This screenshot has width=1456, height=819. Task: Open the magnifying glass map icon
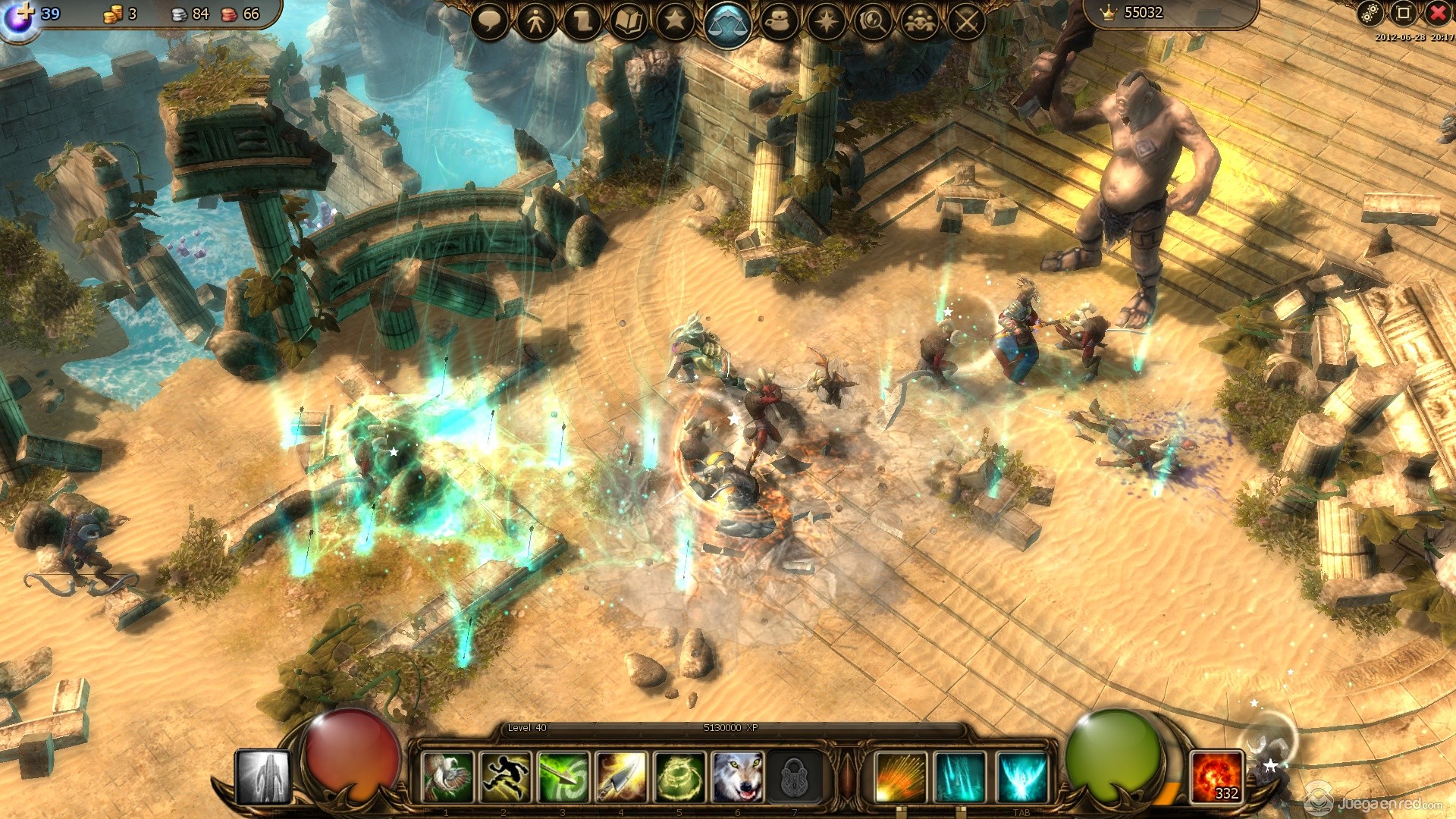tap(873, 22)
